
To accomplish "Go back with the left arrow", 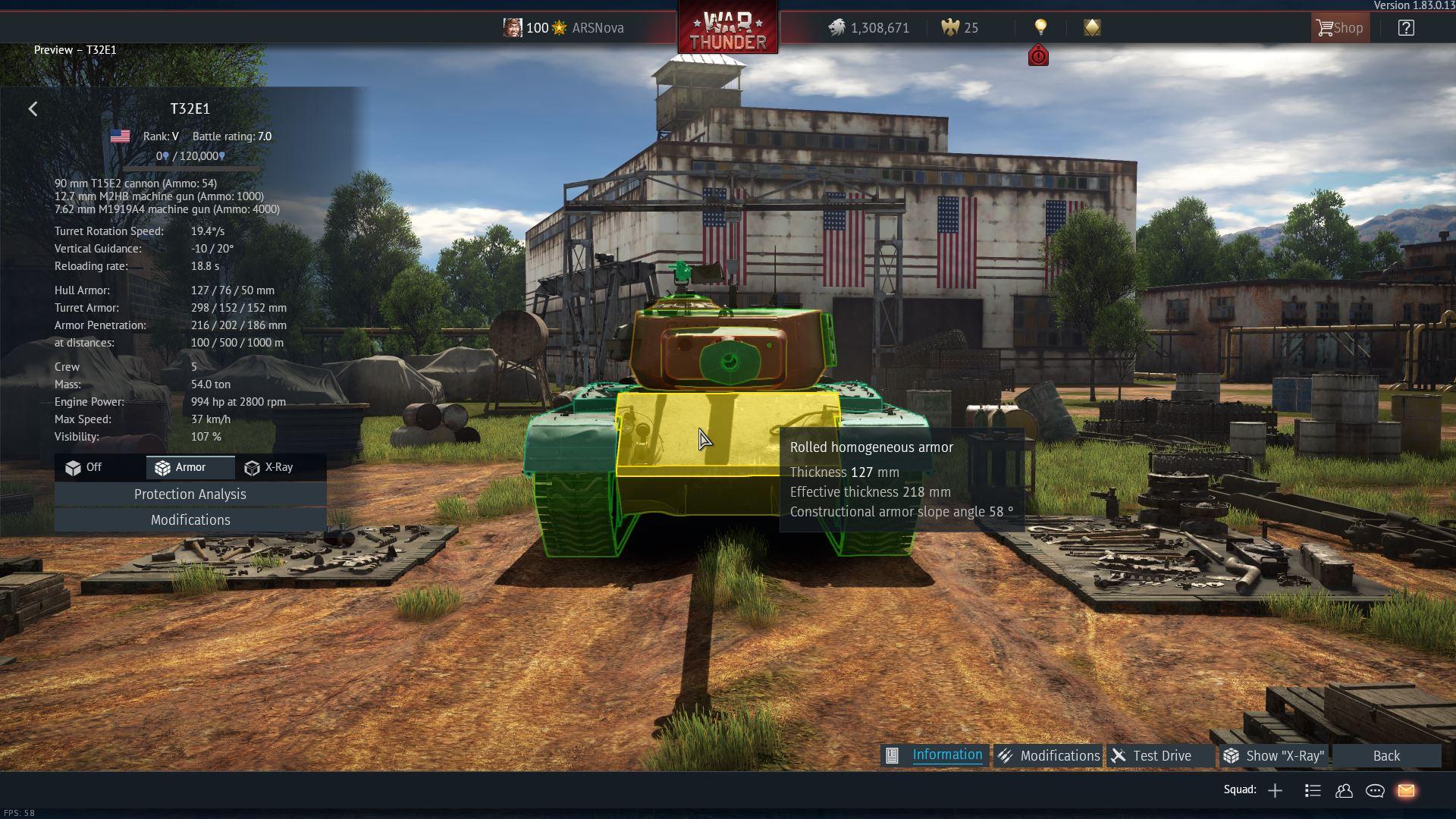I will coord(33,109).
